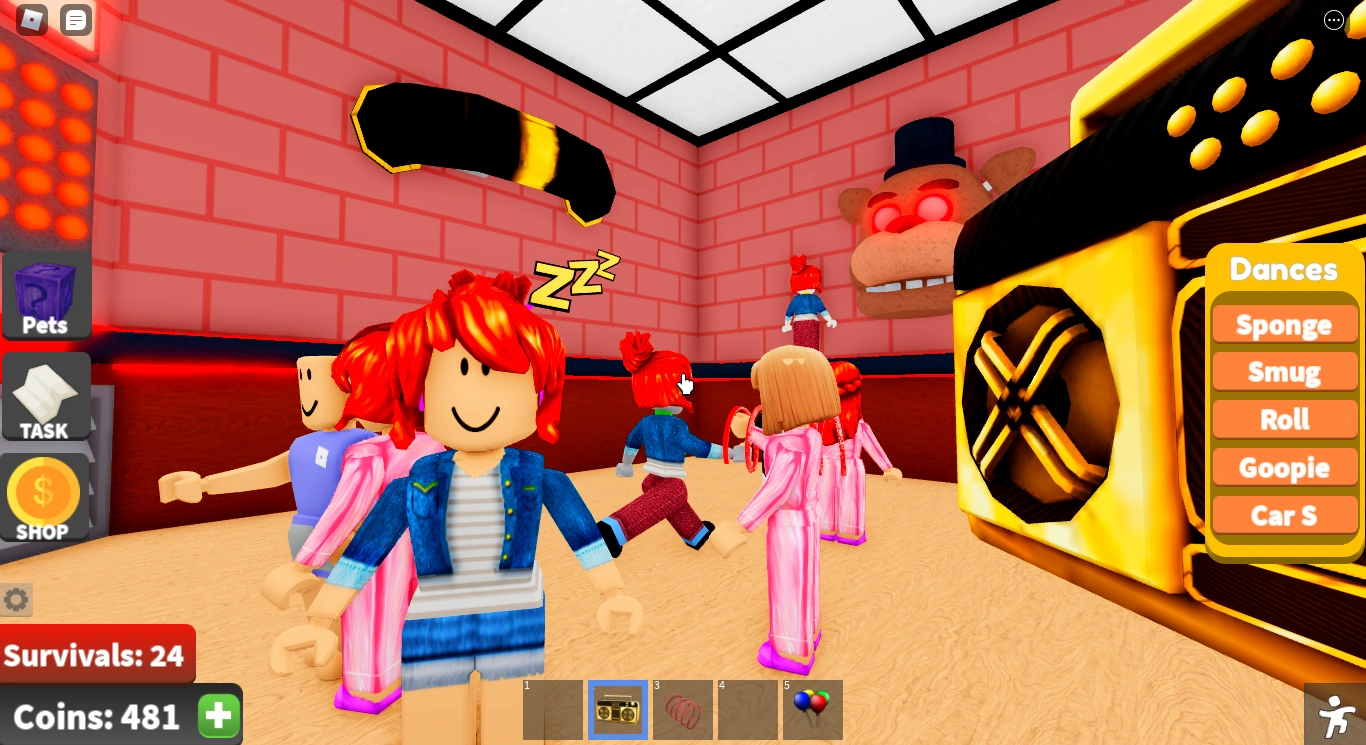Screen dimensions: 1366x745
Task: Open the Pets menu
Action: pyautogui.click(x=45, y=293)
